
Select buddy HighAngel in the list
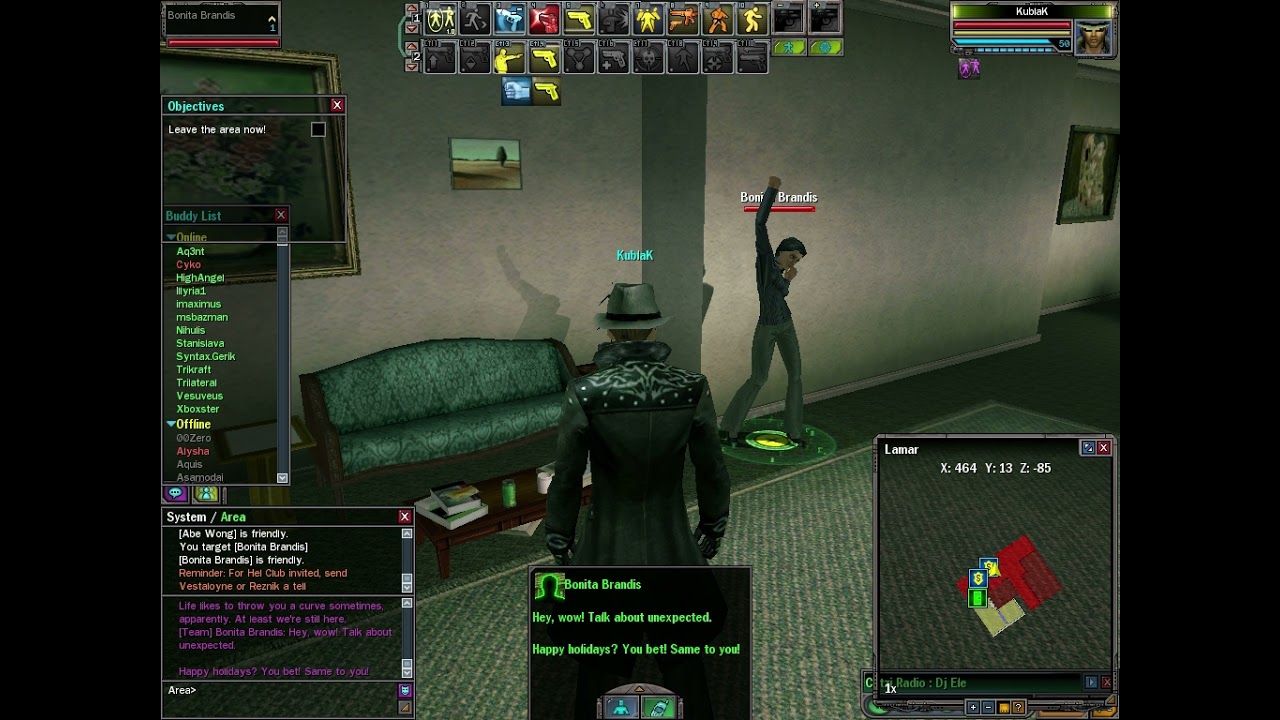coord(200,278)
